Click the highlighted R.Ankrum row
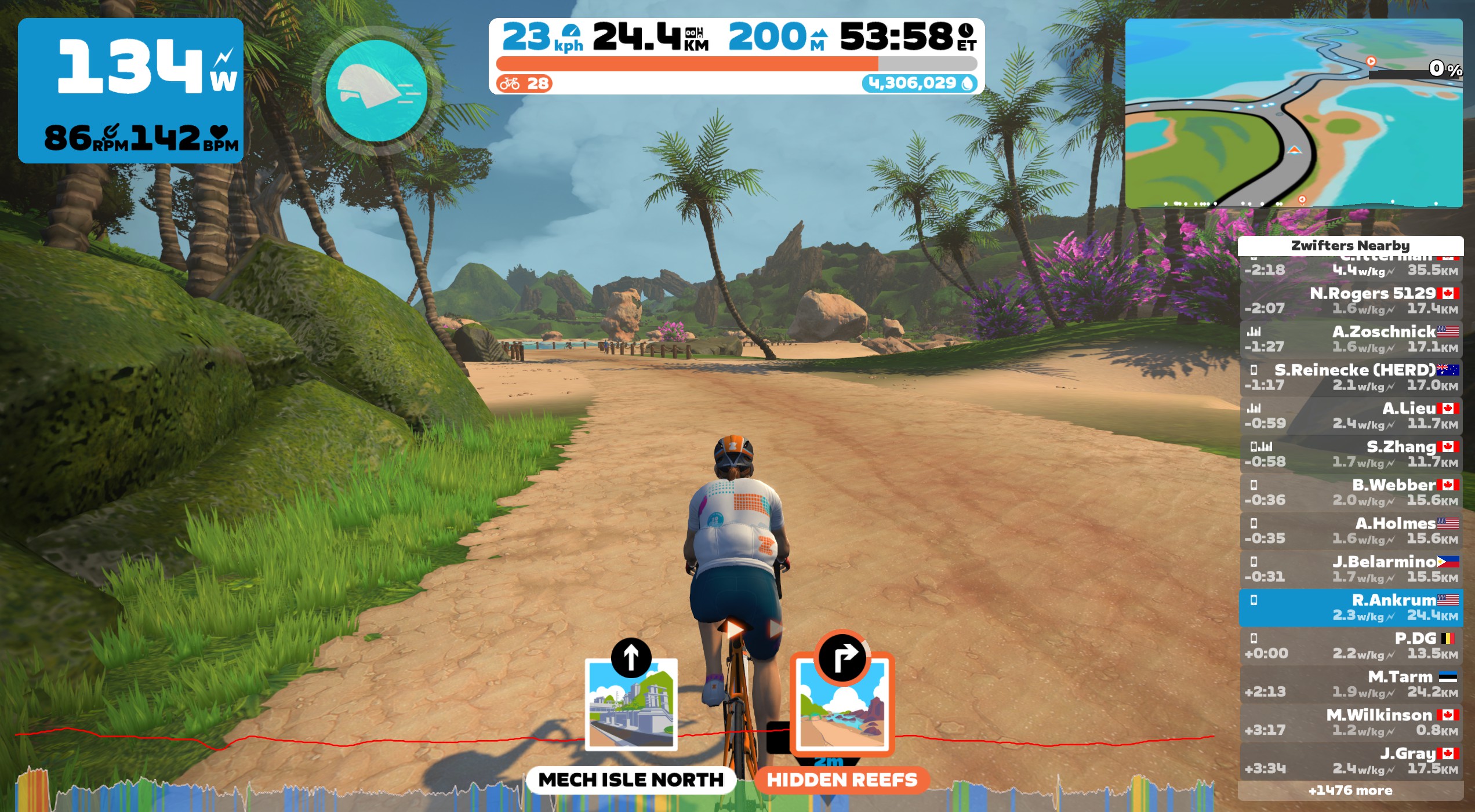 click(1350, 607)
